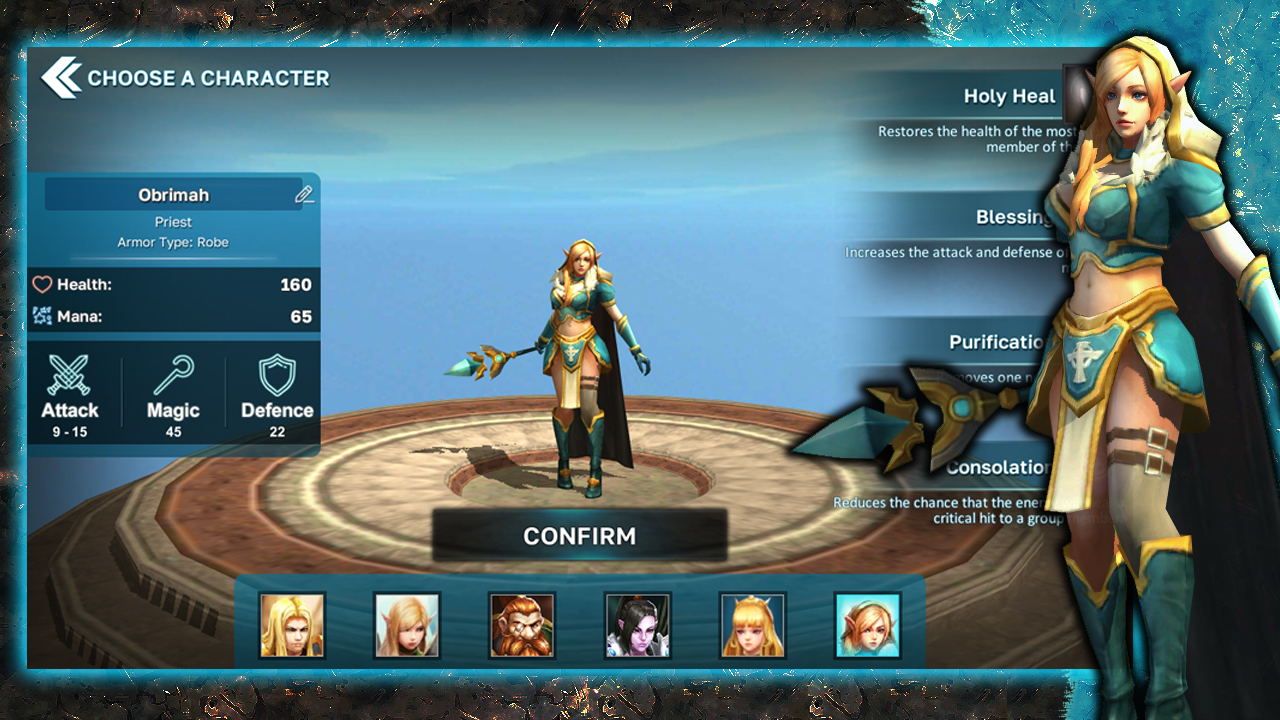Select the long-haired blond male portrait

click(292, 625)
